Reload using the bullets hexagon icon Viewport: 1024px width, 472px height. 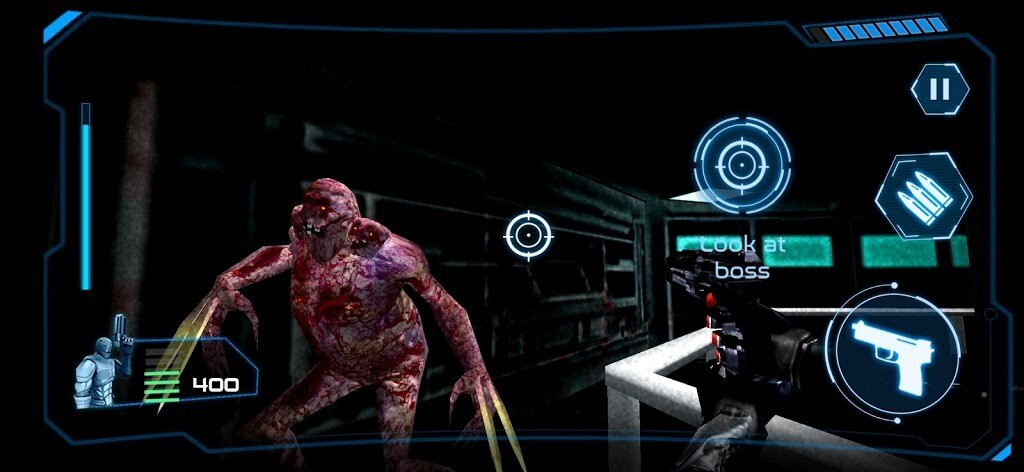(922, 195)
